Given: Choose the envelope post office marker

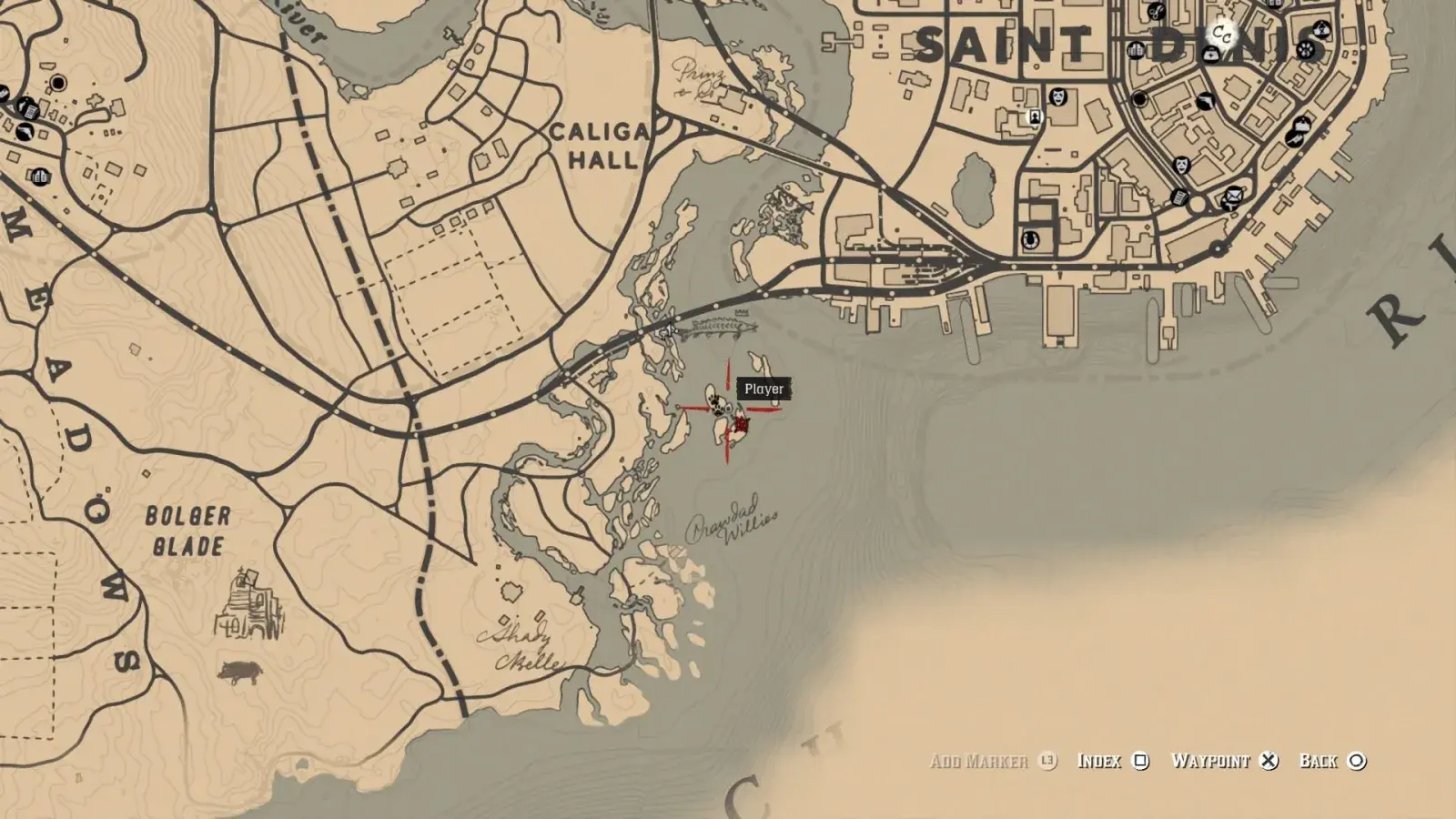Looking at the screenshot, I should (x=1233, y=194).
